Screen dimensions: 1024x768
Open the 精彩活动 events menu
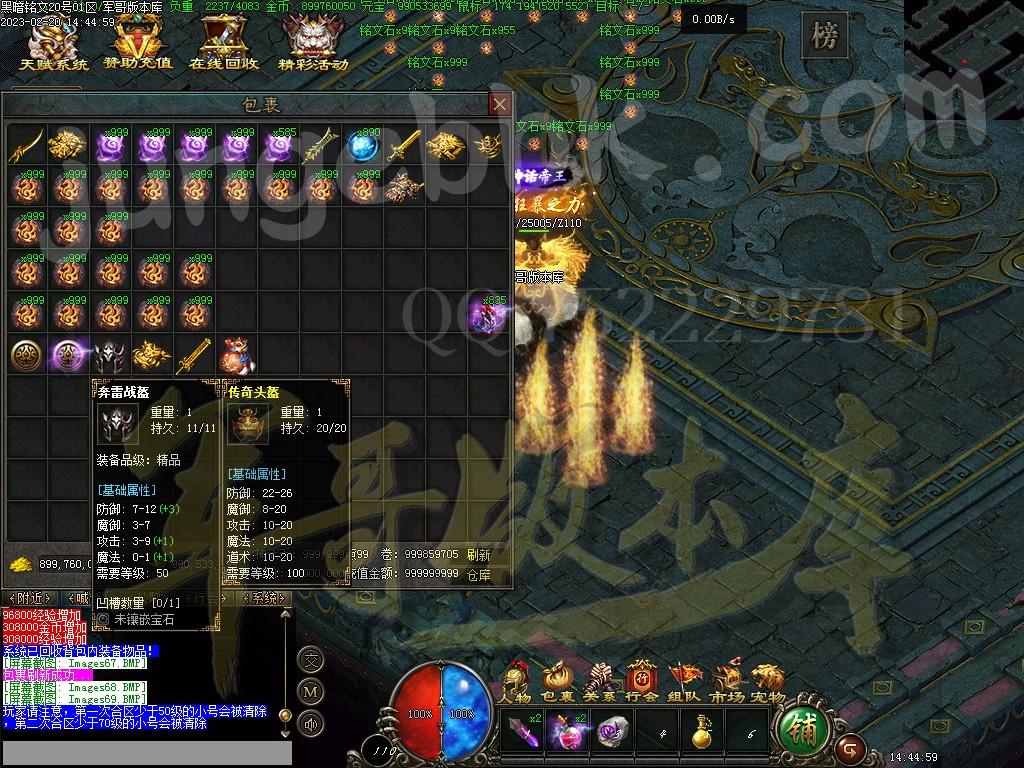click(x=313, y=45)
